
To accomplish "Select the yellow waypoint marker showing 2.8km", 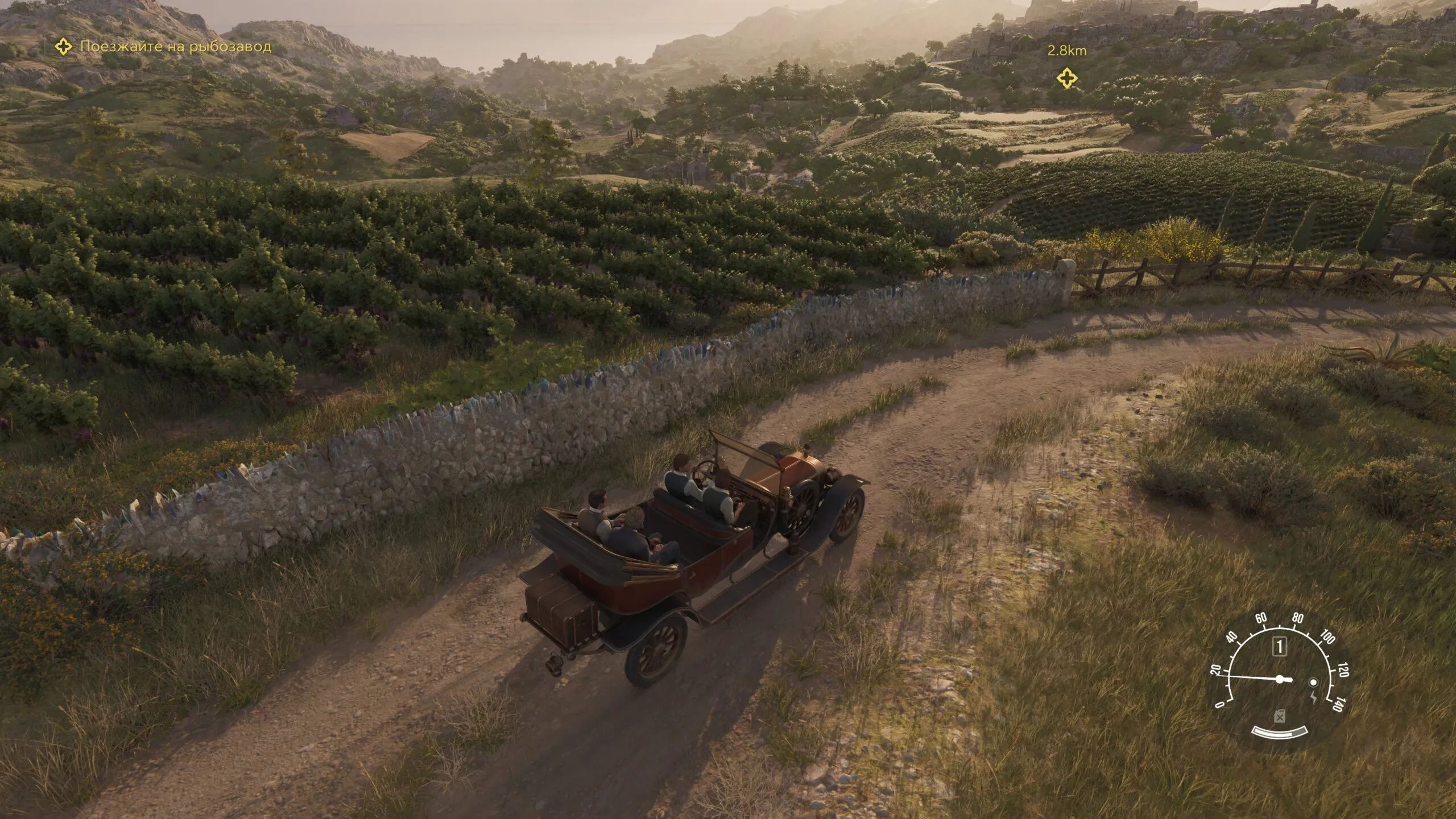I will pyautogui.click(x=1066, y=78).
